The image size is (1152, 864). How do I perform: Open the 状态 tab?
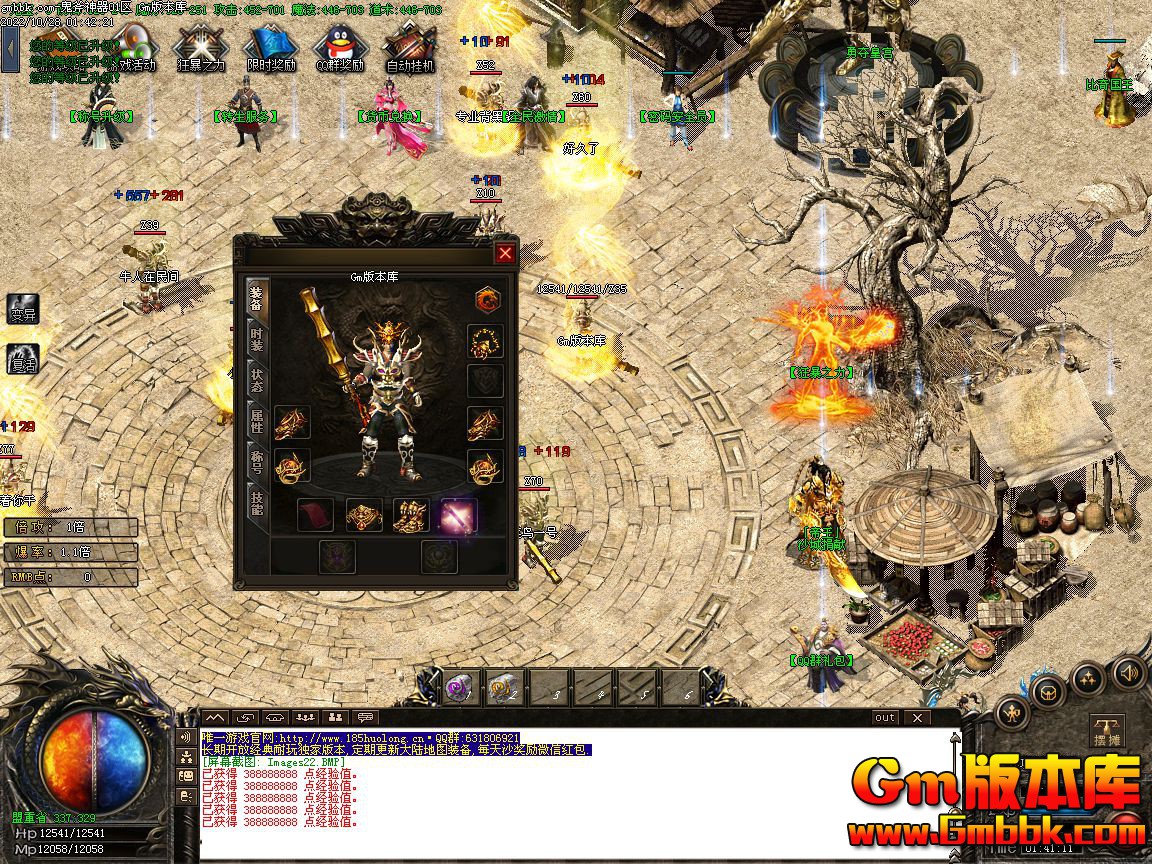point(257,380)
